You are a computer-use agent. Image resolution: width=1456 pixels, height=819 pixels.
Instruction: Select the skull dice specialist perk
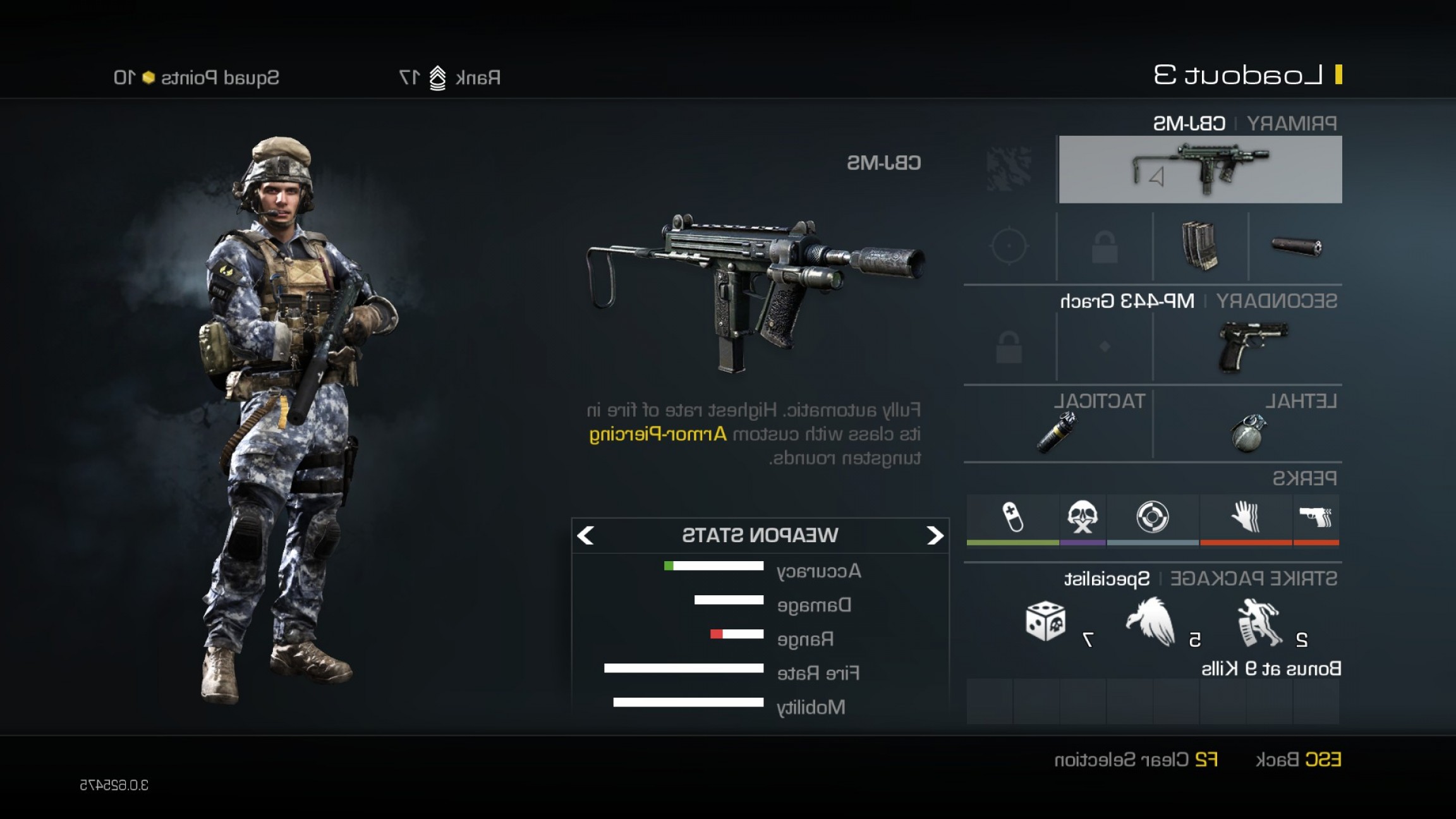click(x=1045, y=622)
